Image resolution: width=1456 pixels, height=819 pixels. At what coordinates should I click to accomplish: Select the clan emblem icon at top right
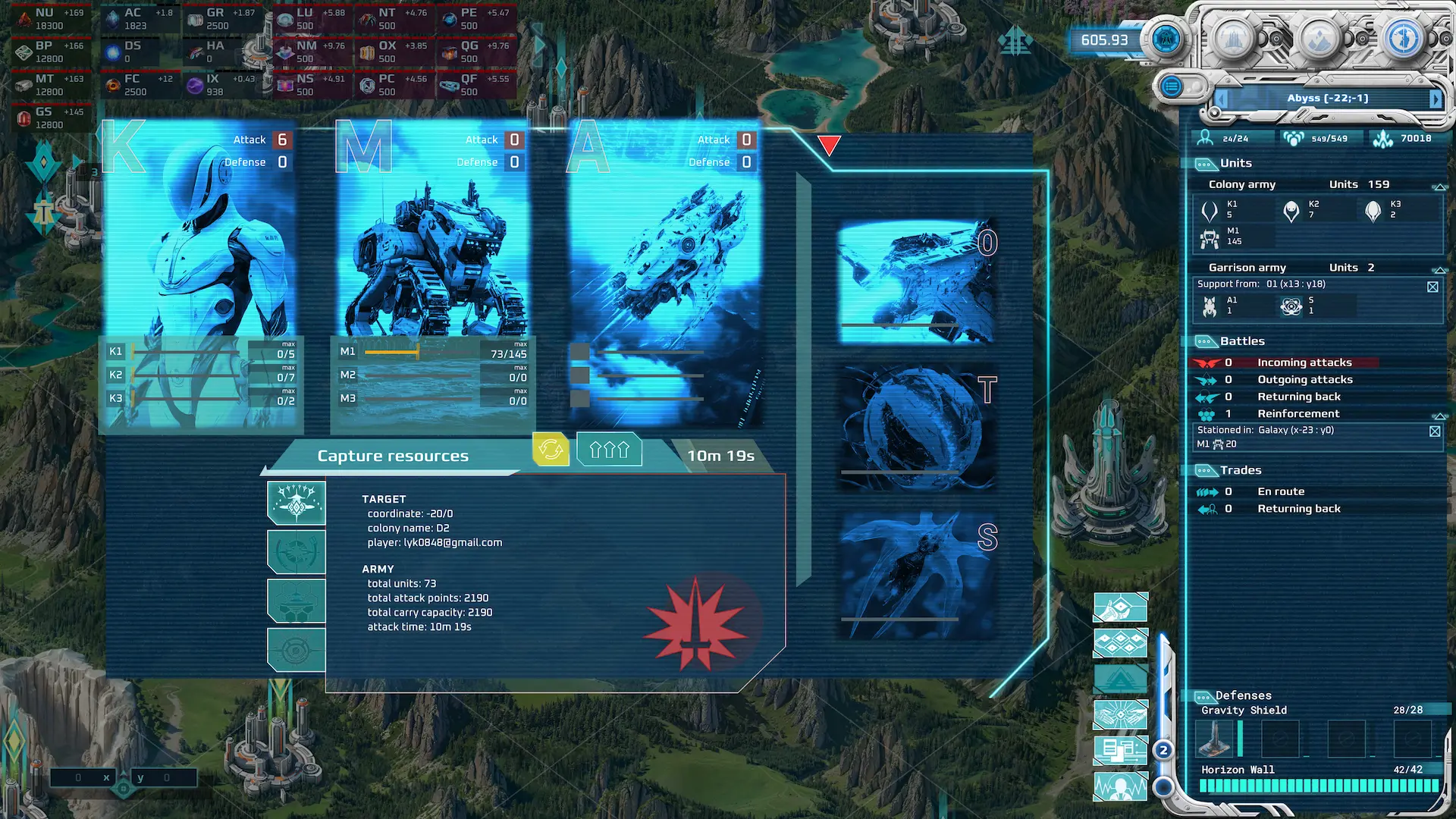coord(1166,39)
